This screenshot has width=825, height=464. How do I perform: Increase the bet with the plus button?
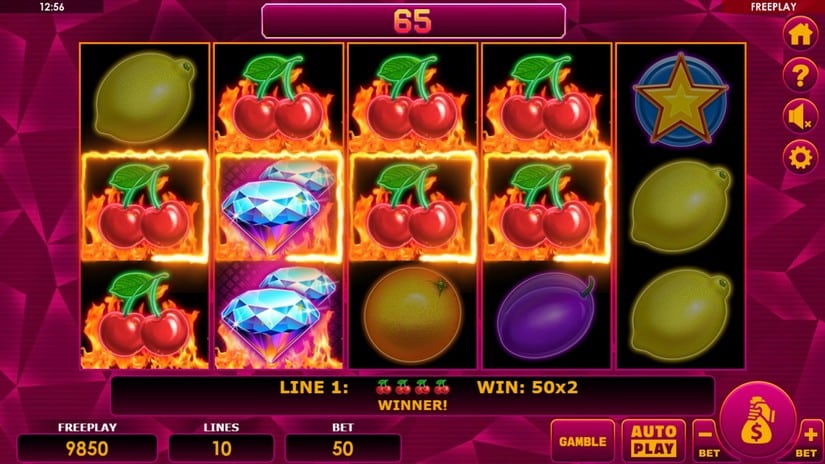(810, 436)
